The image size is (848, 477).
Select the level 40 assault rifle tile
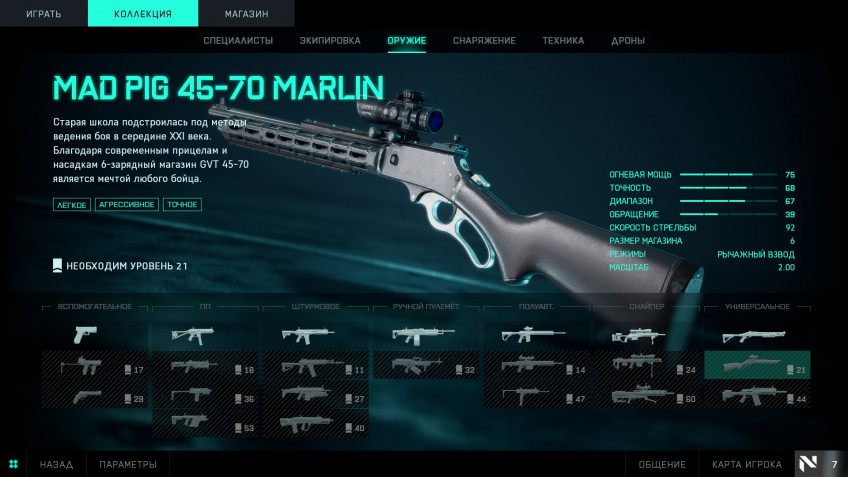pos(315,424)
